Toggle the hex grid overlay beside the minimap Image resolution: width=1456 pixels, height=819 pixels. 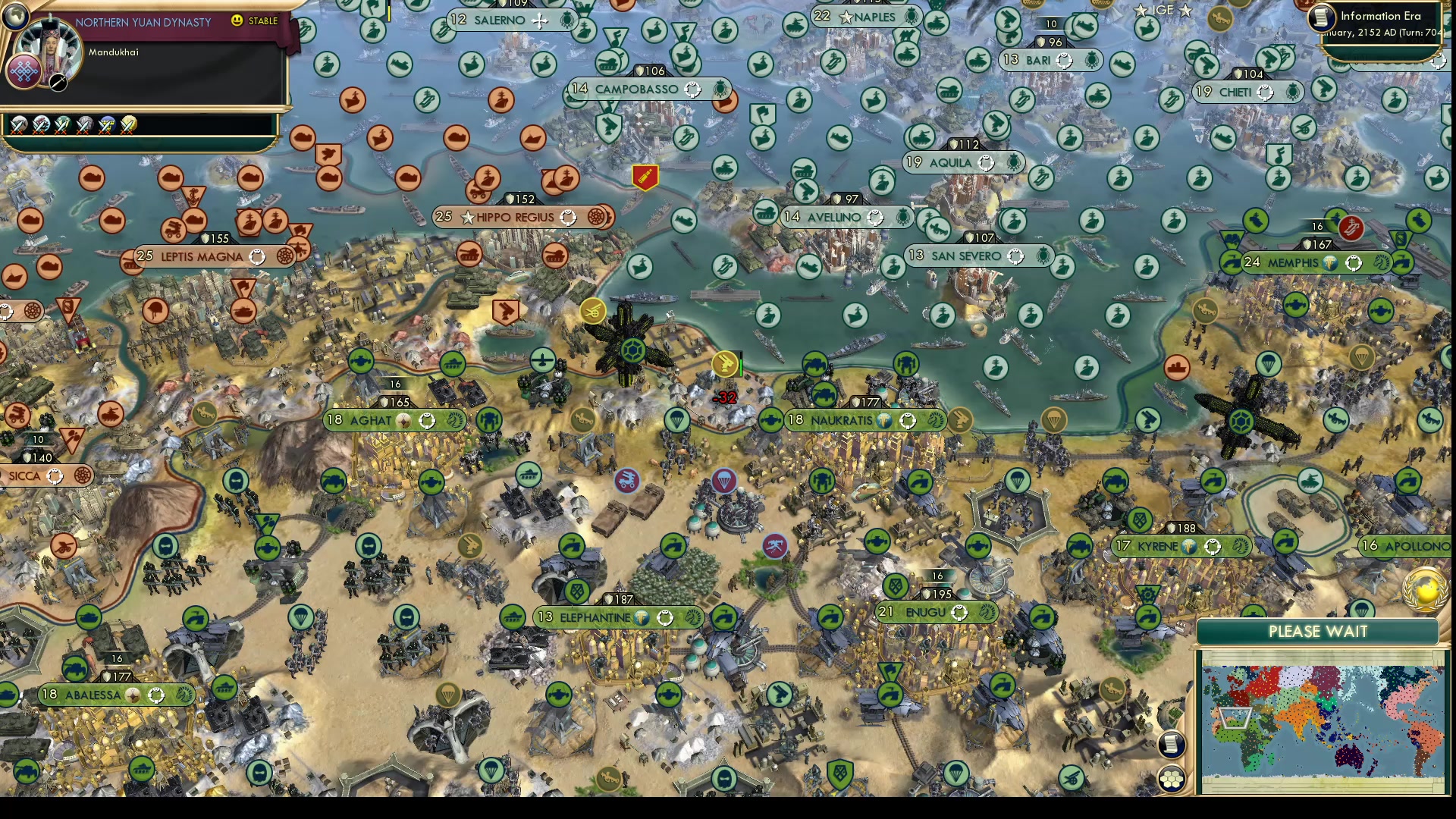click(1172, 777)
